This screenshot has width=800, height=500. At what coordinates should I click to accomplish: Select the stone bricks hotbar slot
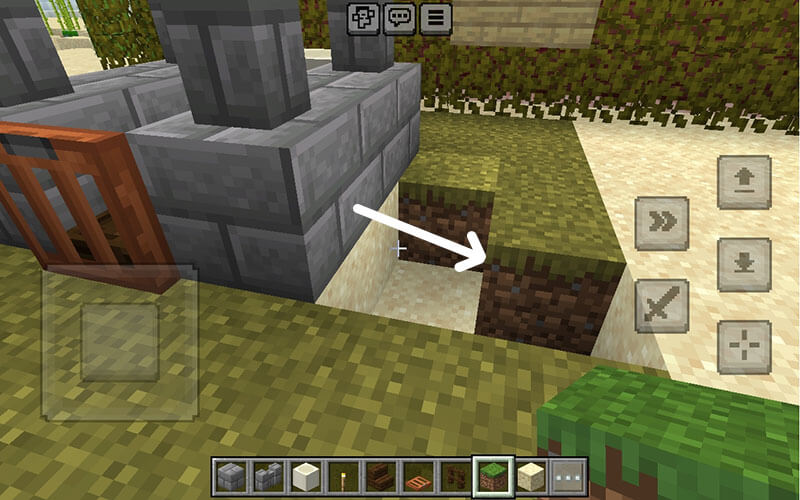231,477
